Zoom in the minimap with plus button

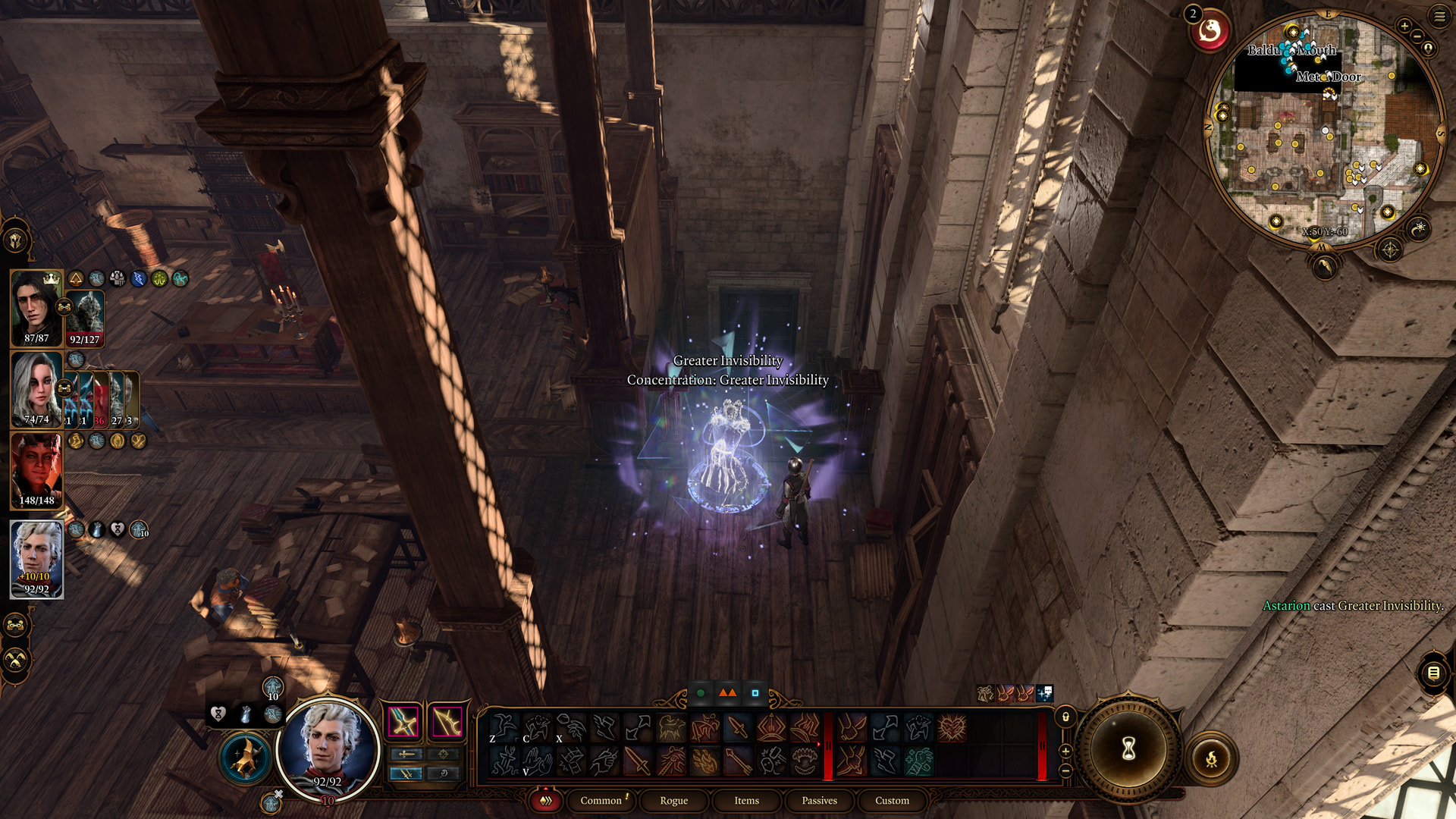[1404, 26]
